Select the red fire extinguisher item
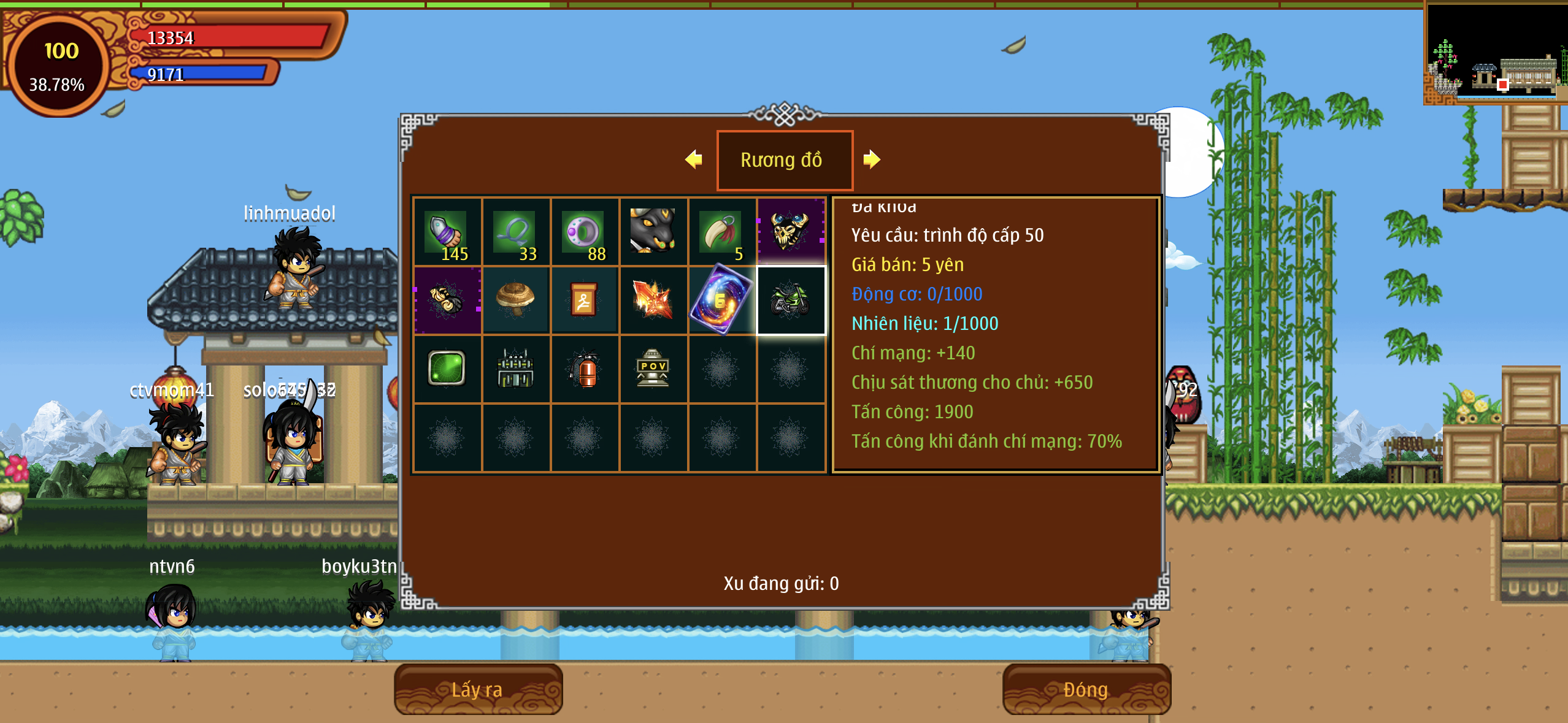 pos(585,369)
